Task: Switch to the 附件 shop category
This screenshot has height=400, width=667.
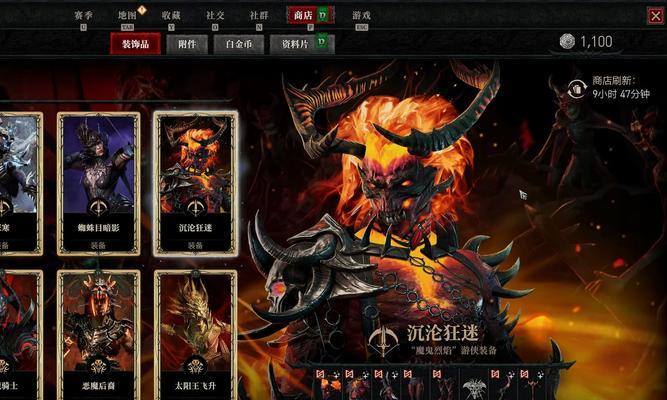Action: pos(187,44)
